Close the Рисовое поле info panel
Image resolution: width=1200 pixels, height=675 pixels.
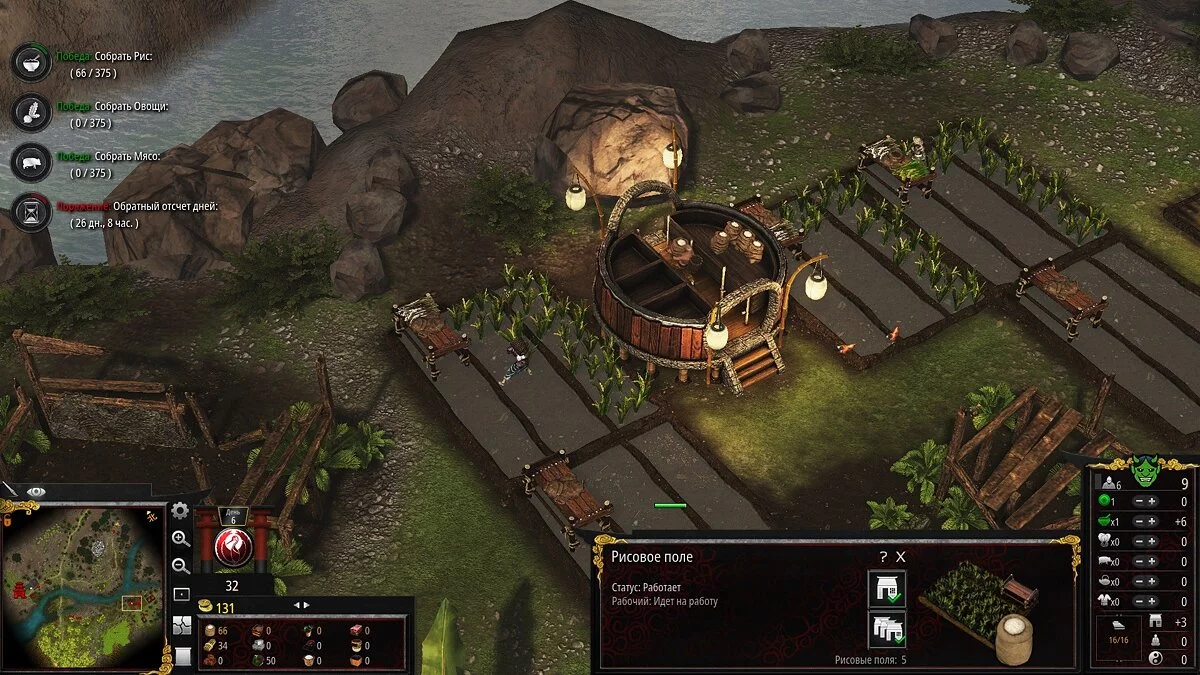pos(900,557)
